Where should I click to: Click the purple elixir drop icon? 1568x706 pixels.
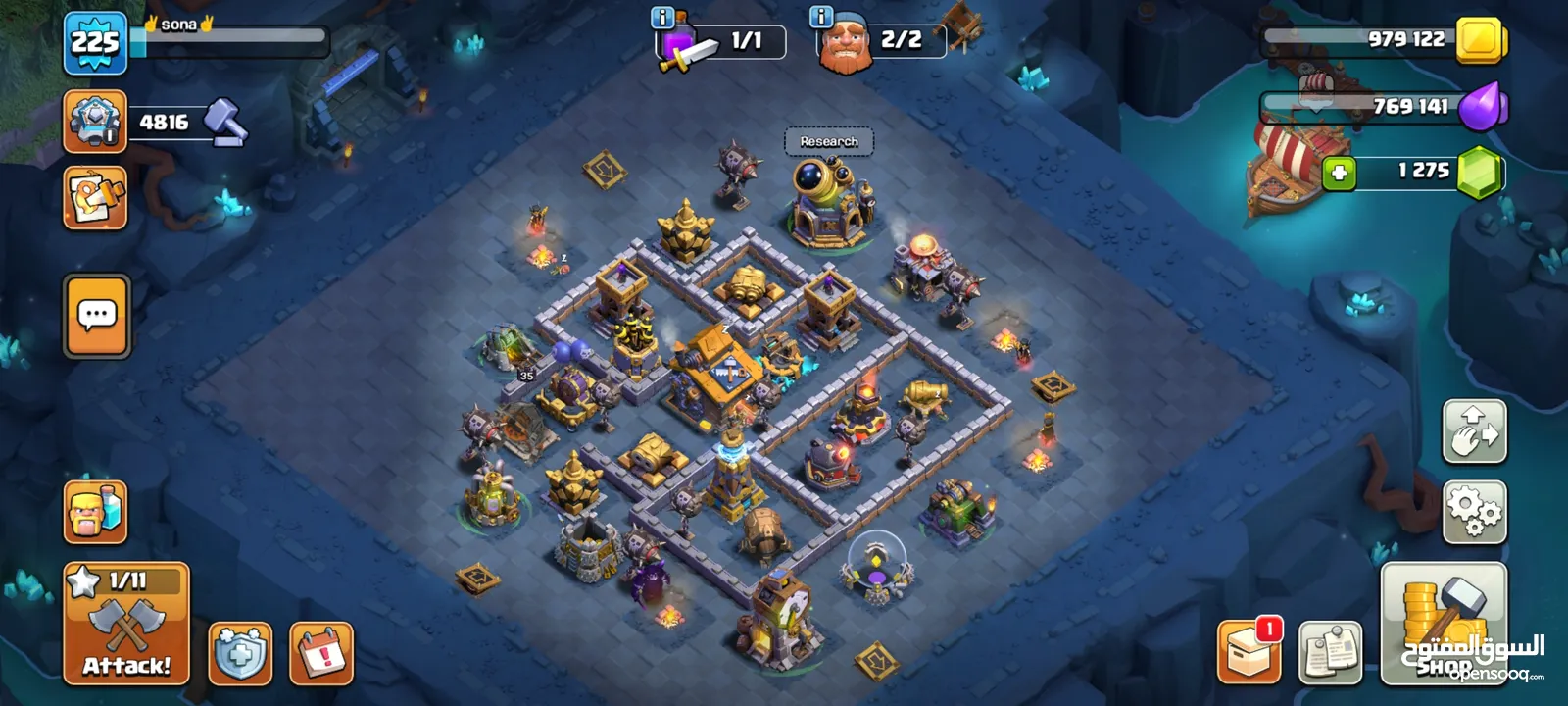(x=1482, y=106)
